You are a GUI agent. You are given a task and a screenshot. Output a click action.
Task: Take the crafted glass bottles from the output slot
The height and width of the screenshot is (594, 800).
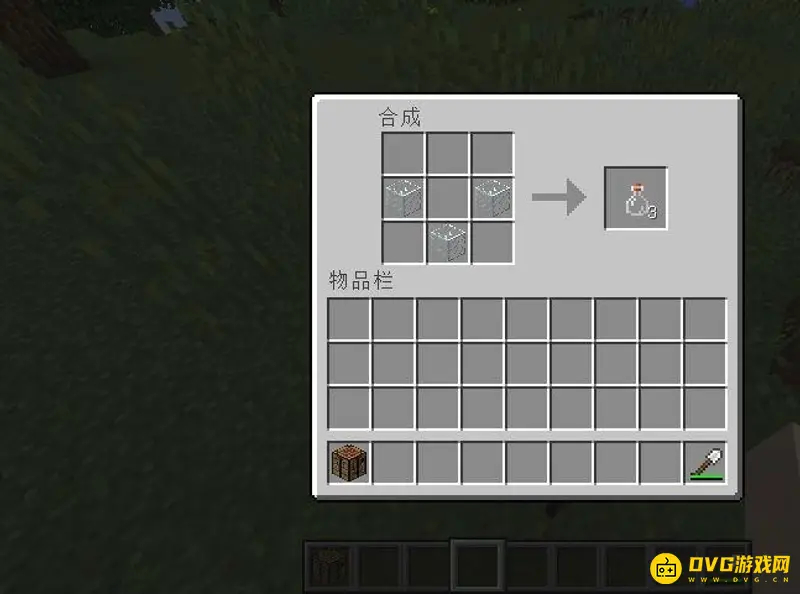click(636, 199)
